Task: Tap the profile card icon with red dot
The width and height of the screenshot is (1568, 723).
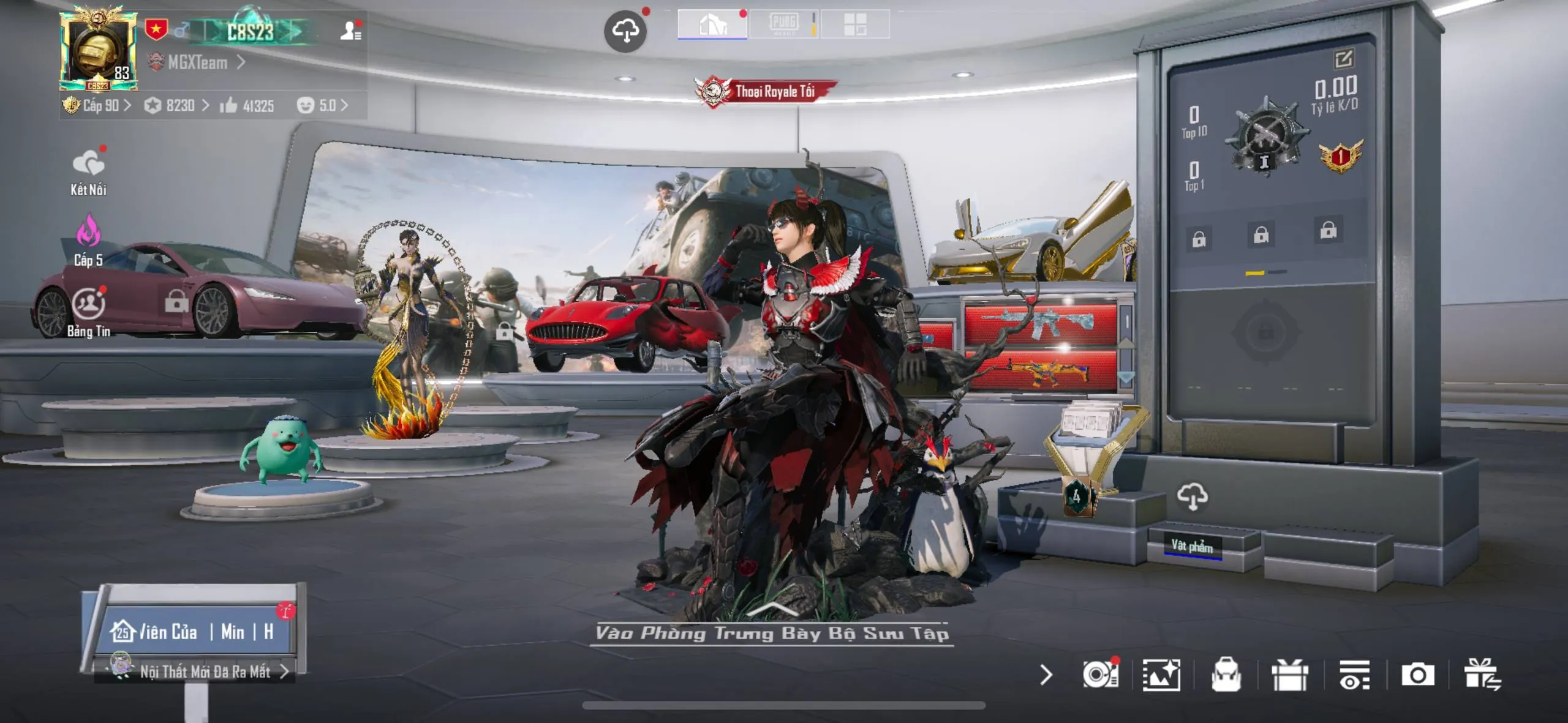Action: (x=350, y=31)
